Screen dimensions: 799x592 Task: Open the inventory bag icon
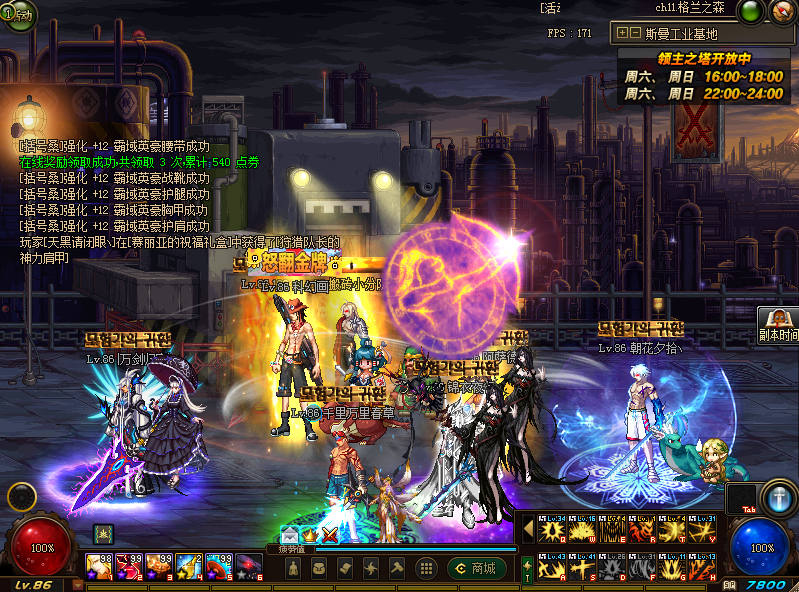(x=319, y=568)
